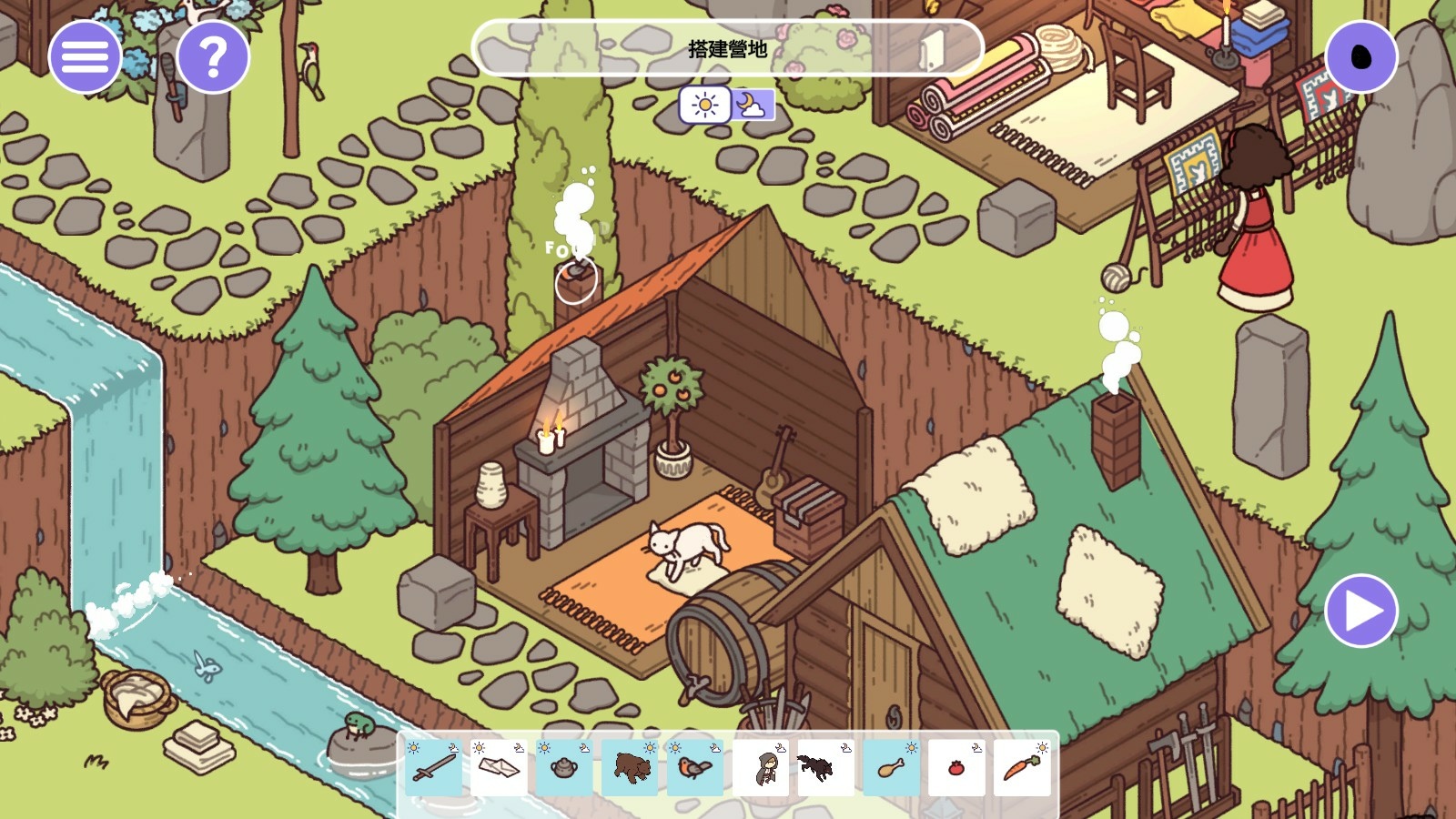
Task: Open the question mark help button
Action: (213, 56)
